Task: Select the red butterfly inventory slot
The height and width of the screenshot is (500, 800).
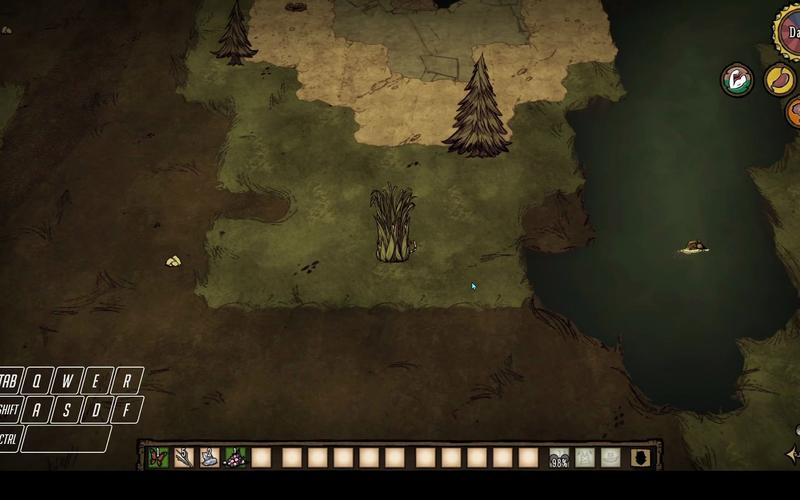Action: pyautogui.click(x=158, y=458)
